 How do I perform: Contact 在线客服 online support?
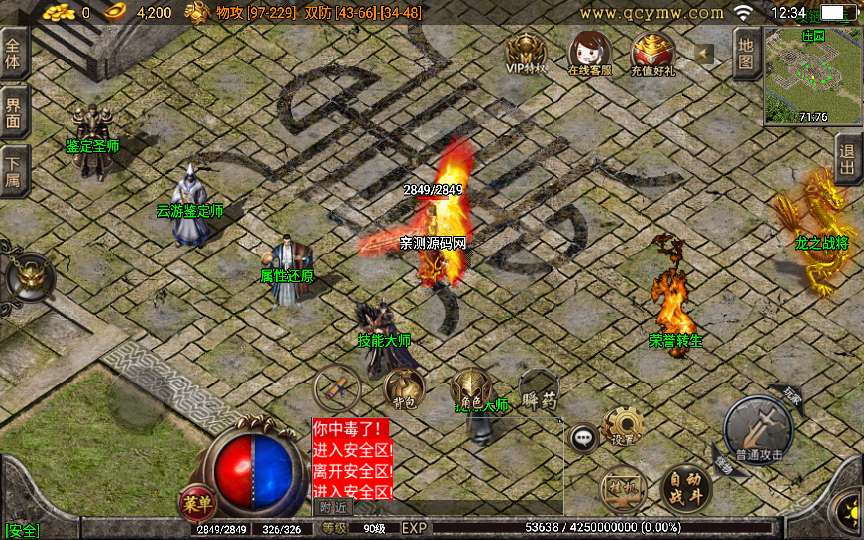pyautogui.click(x=589, y=52)
